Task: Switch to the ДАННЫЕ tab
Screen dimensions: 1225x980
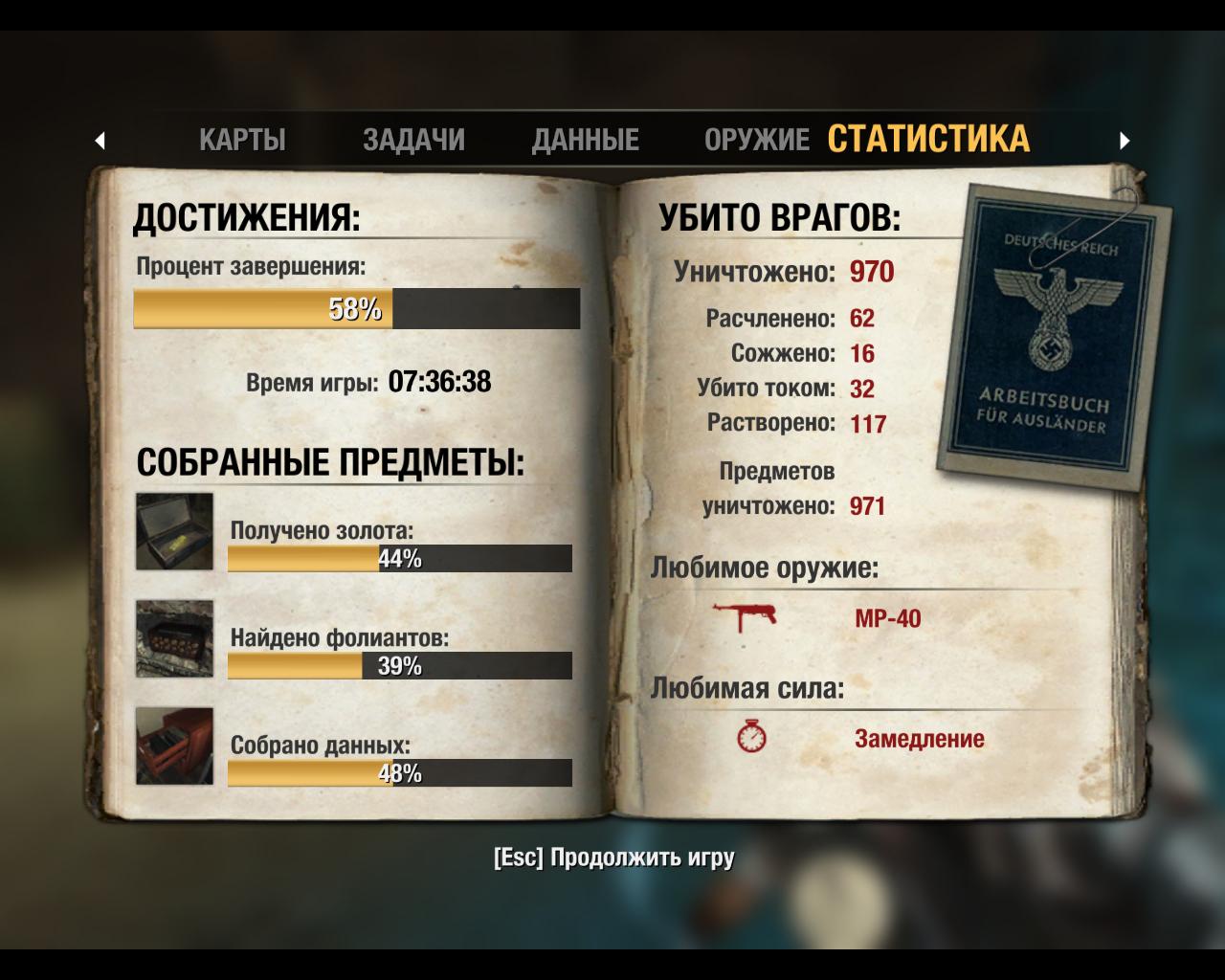Action: tap(588, 140)
